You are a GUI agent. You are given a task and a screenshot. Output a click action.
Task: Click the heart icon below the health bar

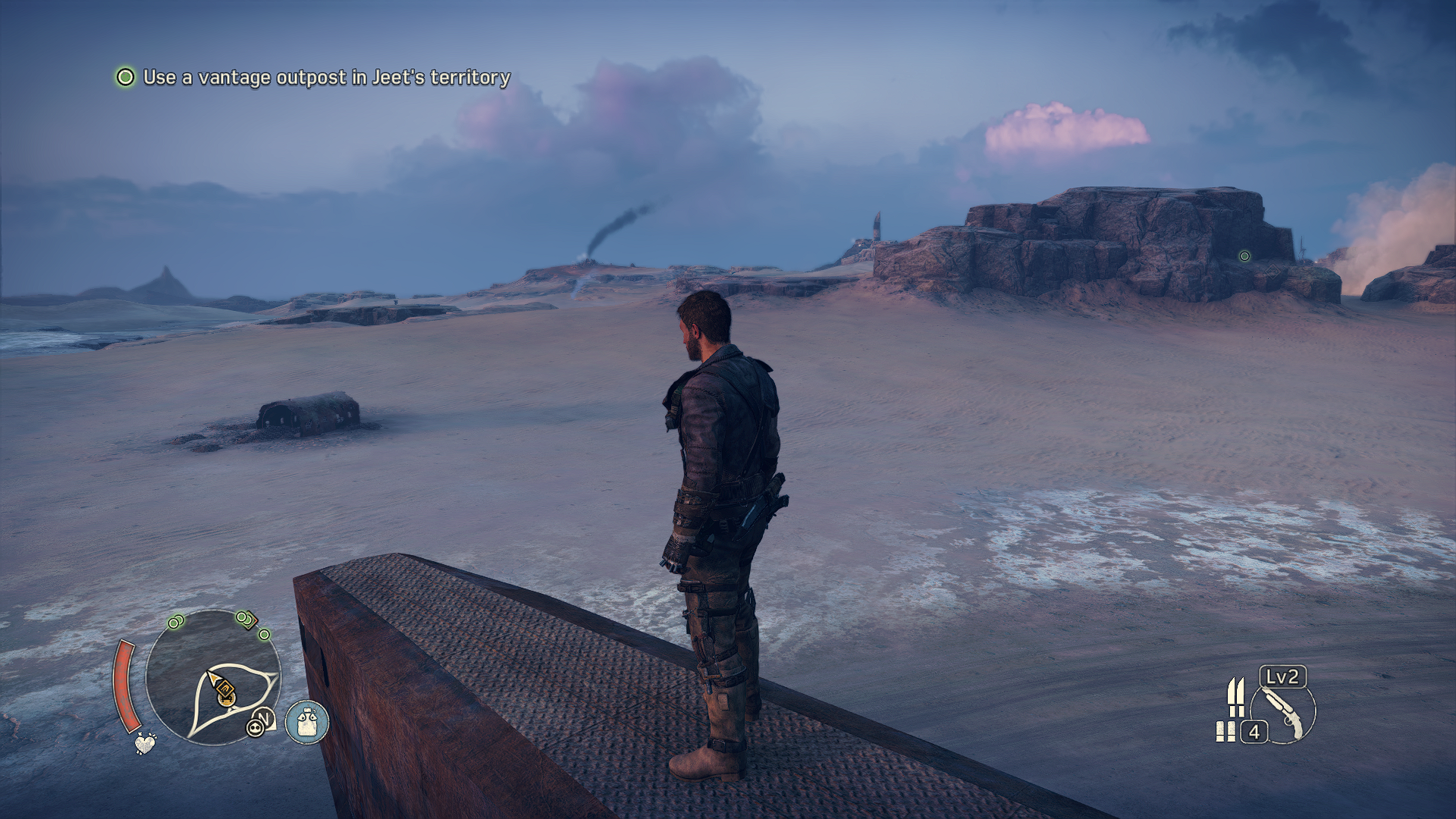point(144,743)
